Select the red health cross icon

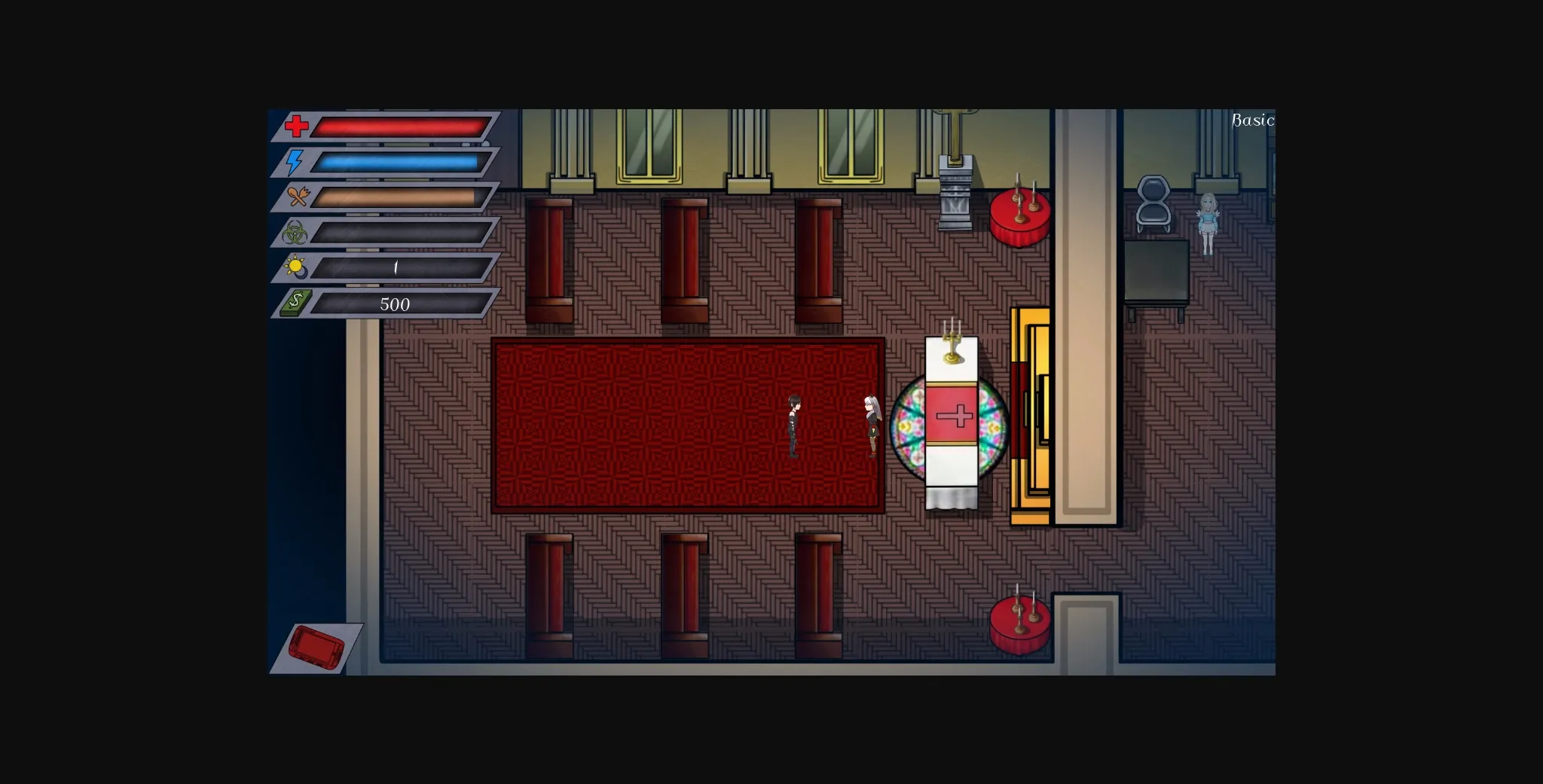pyautogui.click(x=297, y=125)
